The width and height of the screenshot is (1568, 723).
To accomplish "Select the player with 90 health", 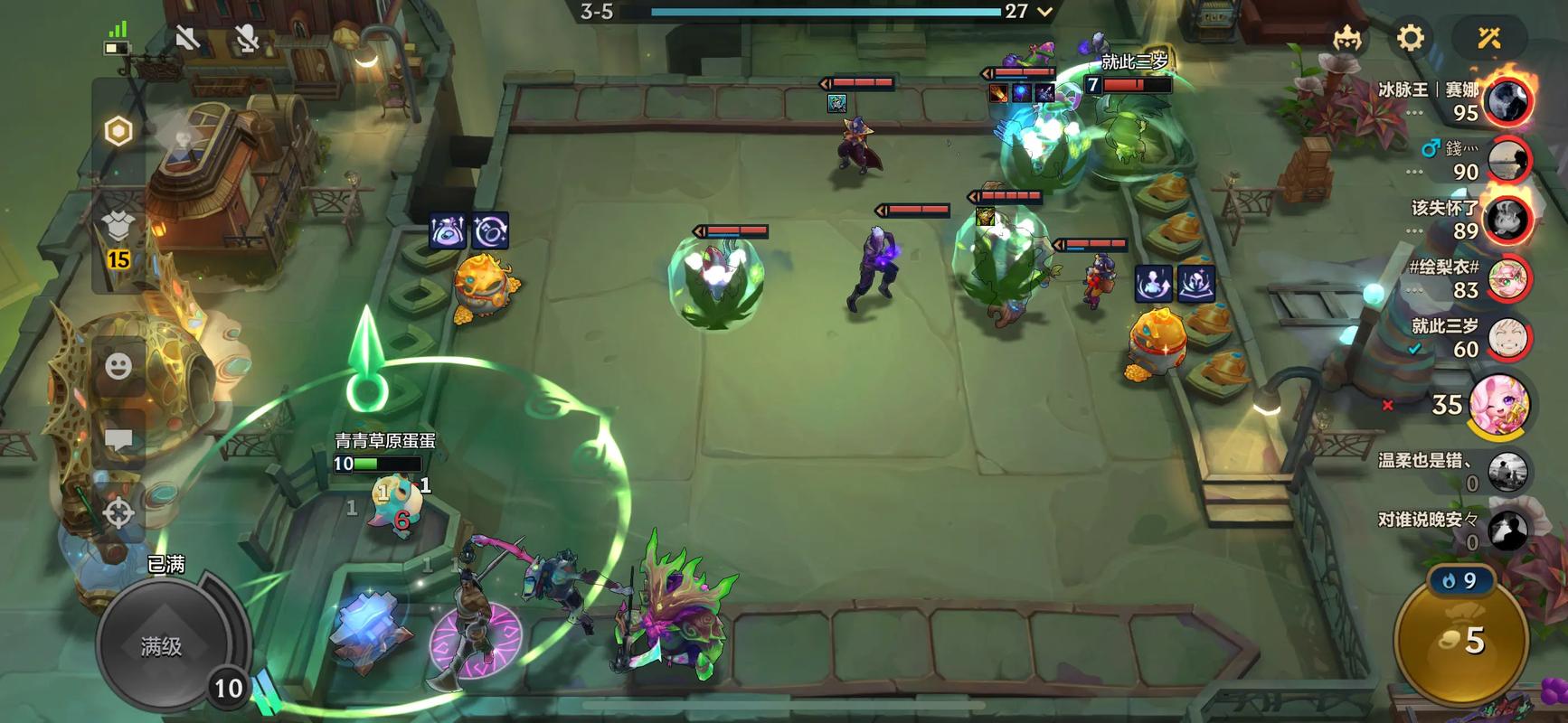I will [1508, 160].
